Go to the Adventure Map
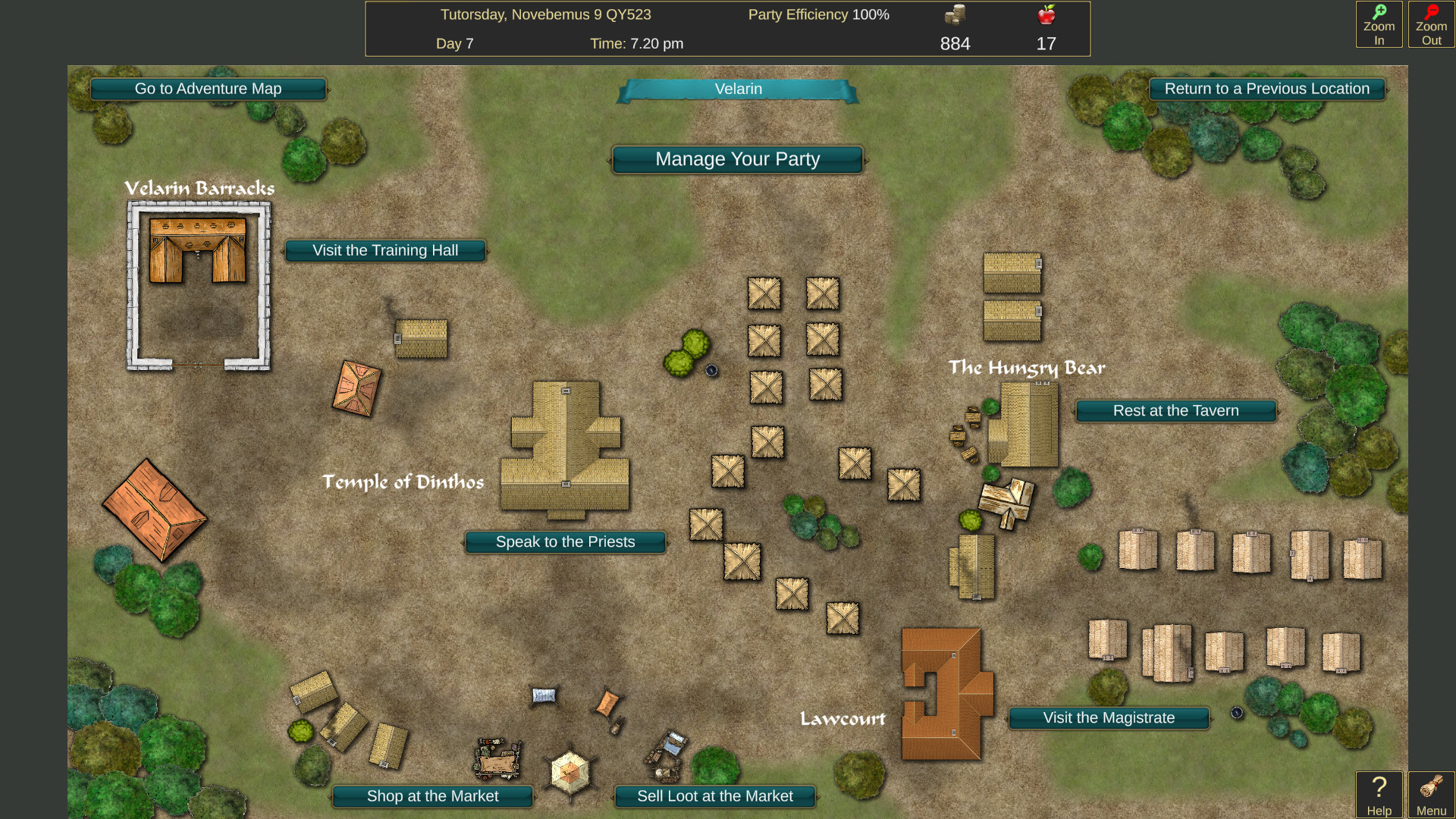Viewport: 1456px width, 819px height. coord(208,89)
